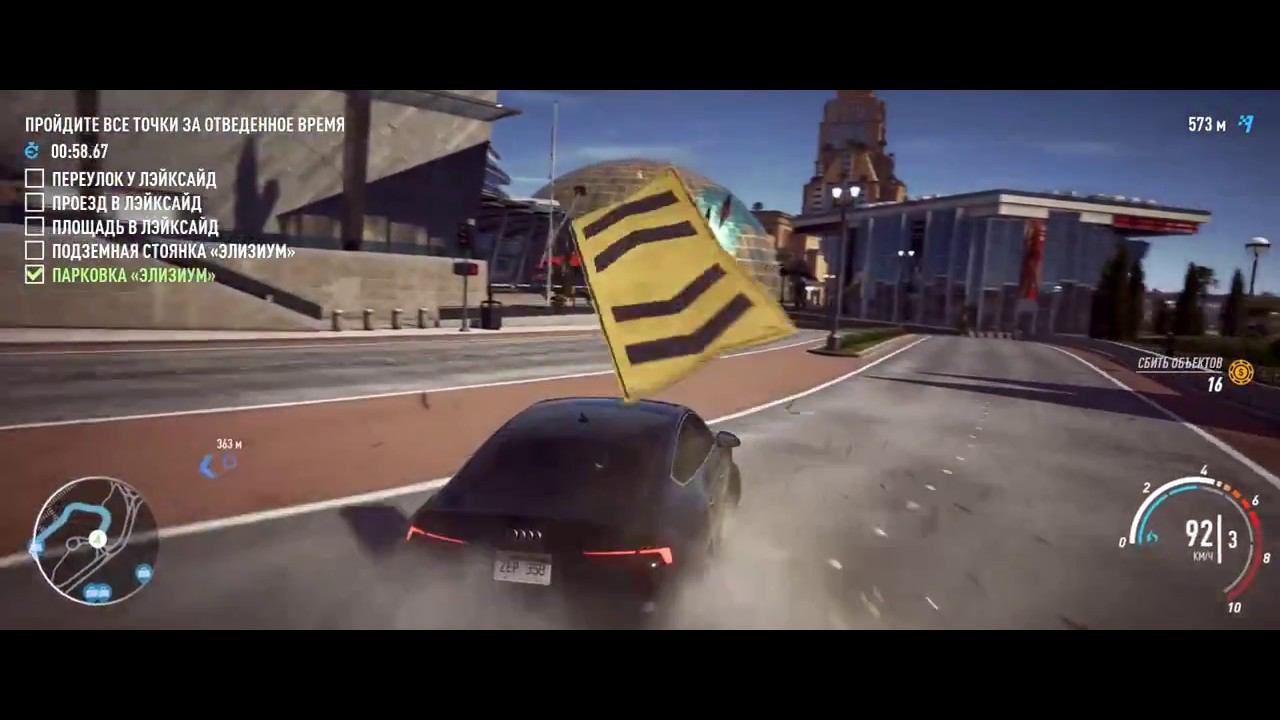
Task: Select the garage icon at minimap bottom
Action: (95, 591)
